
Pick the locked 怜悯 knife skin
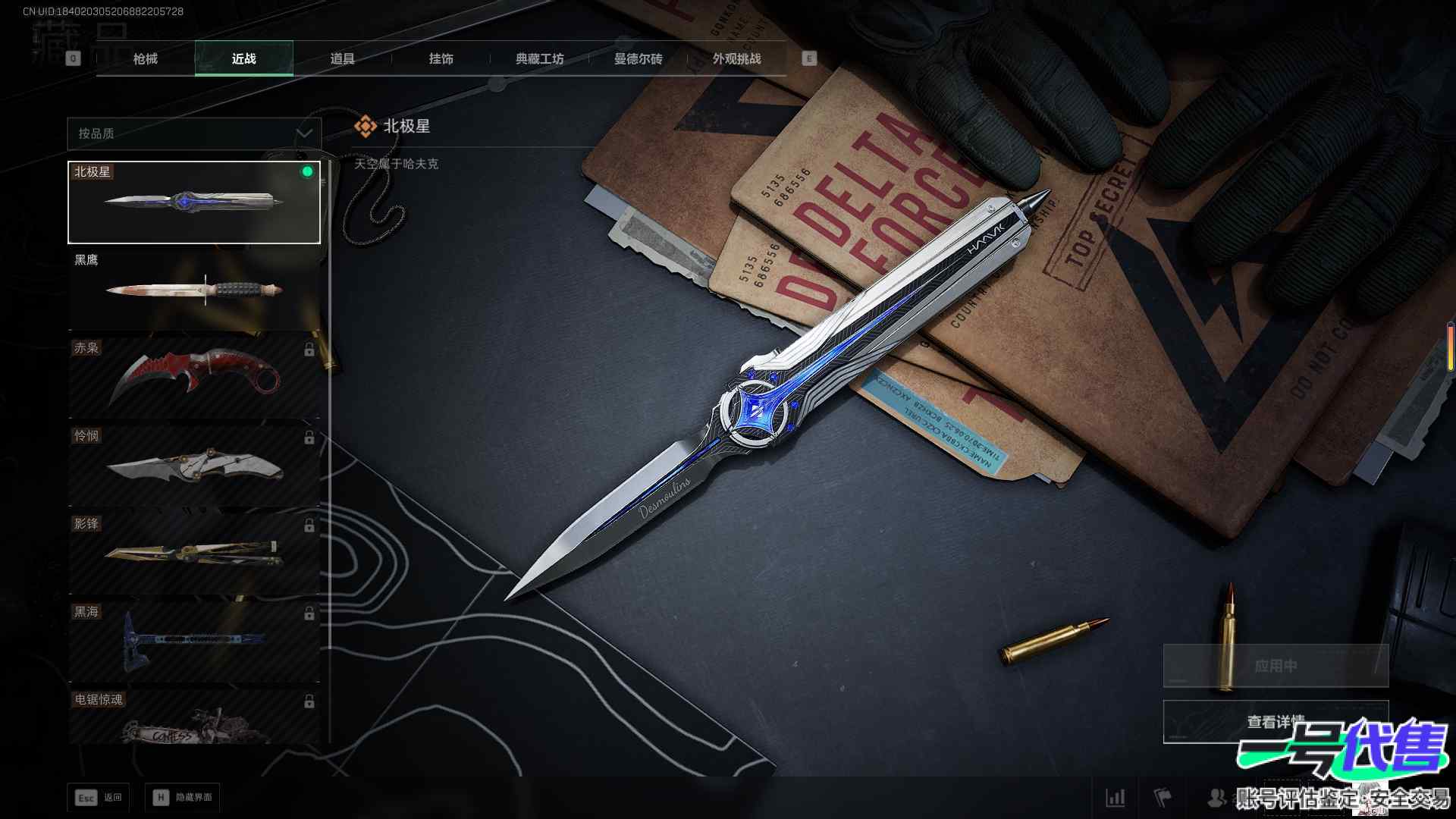(x=194, y=466)
